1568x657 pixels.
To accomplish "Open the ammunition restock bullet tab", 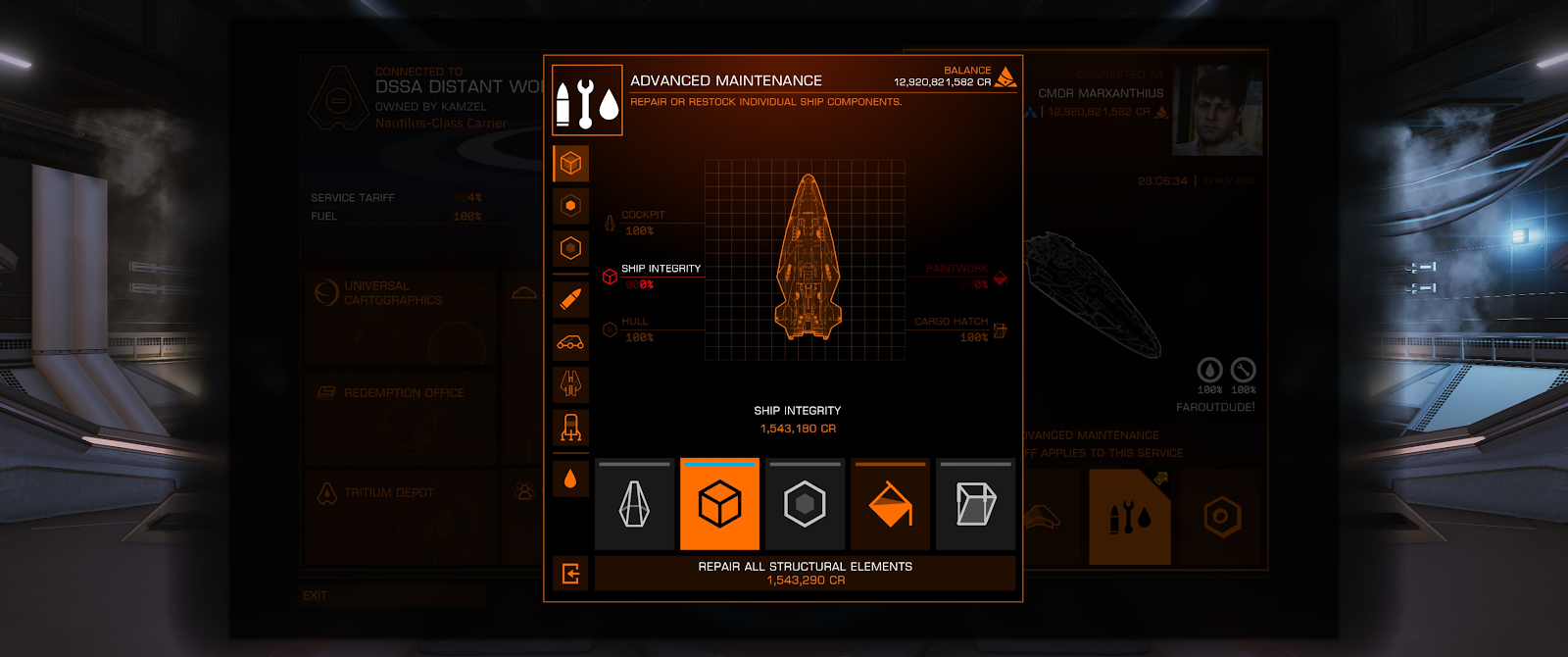I will coord(570,299).
